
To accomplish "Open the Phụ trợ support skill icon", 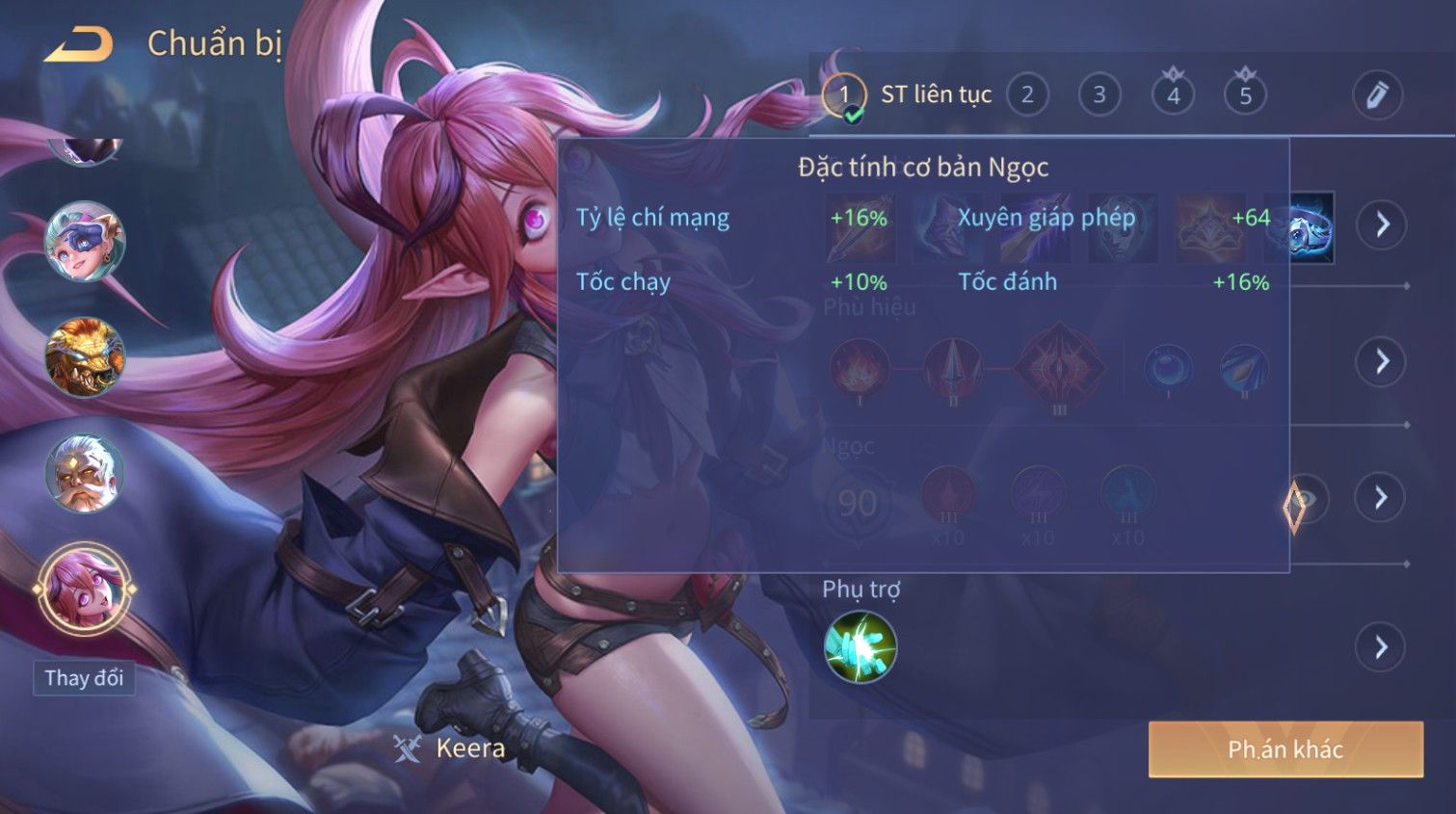I will pyautogui.click(x=860, y=646).
